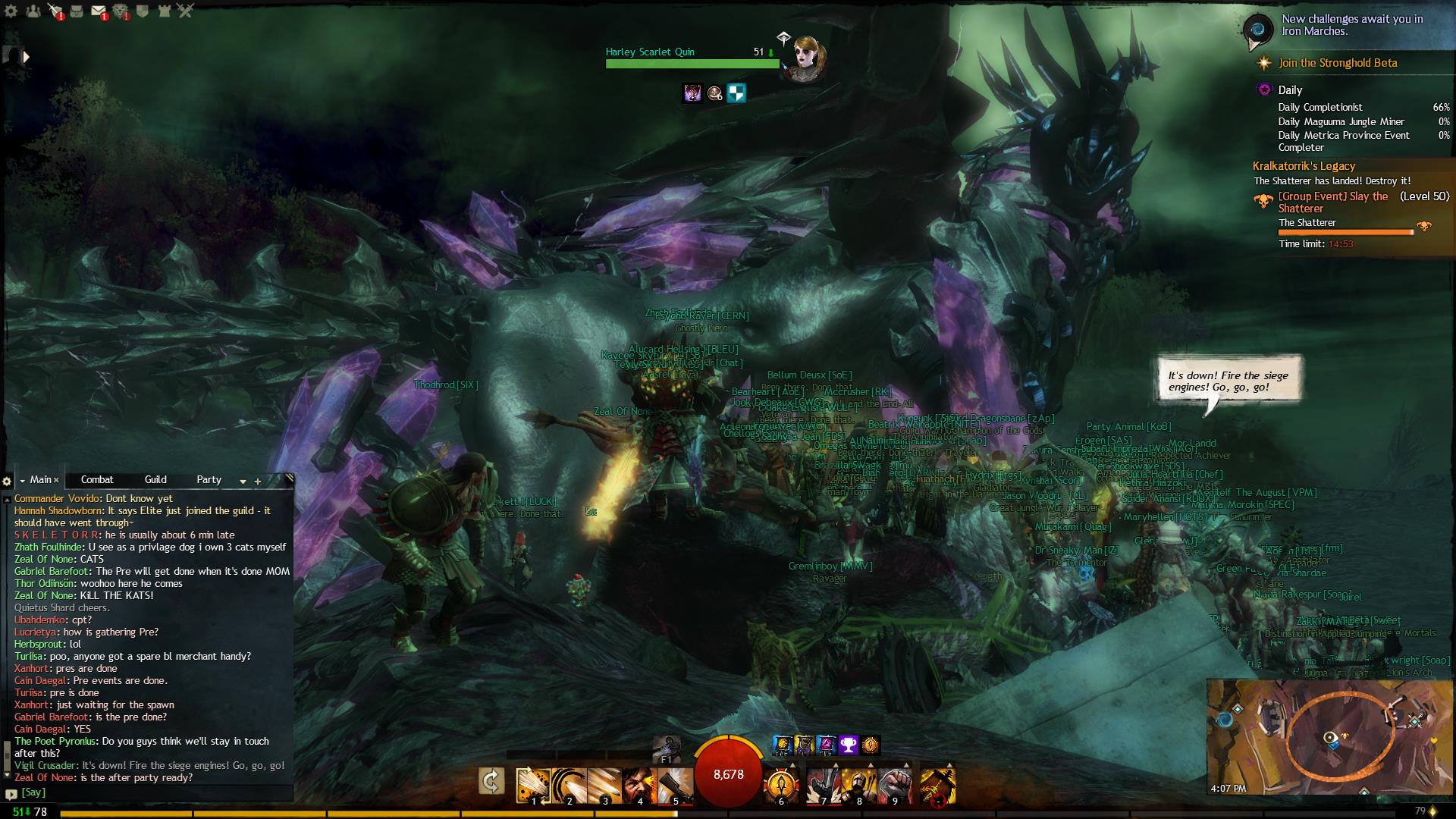Join the Stronghold Beta
Screen dimensions: 1456x819
(1338, 63)
